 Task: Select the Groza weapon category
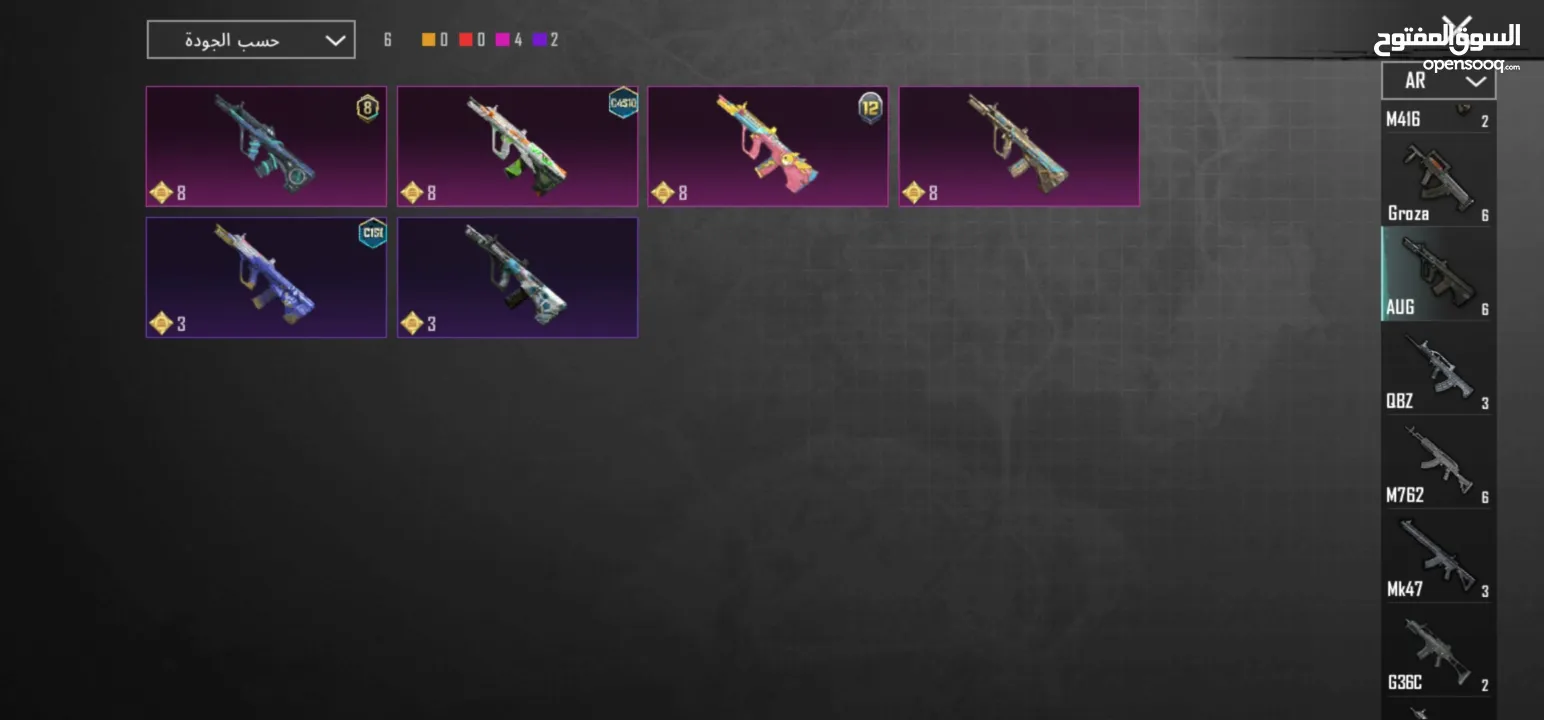coord(1438,182)
